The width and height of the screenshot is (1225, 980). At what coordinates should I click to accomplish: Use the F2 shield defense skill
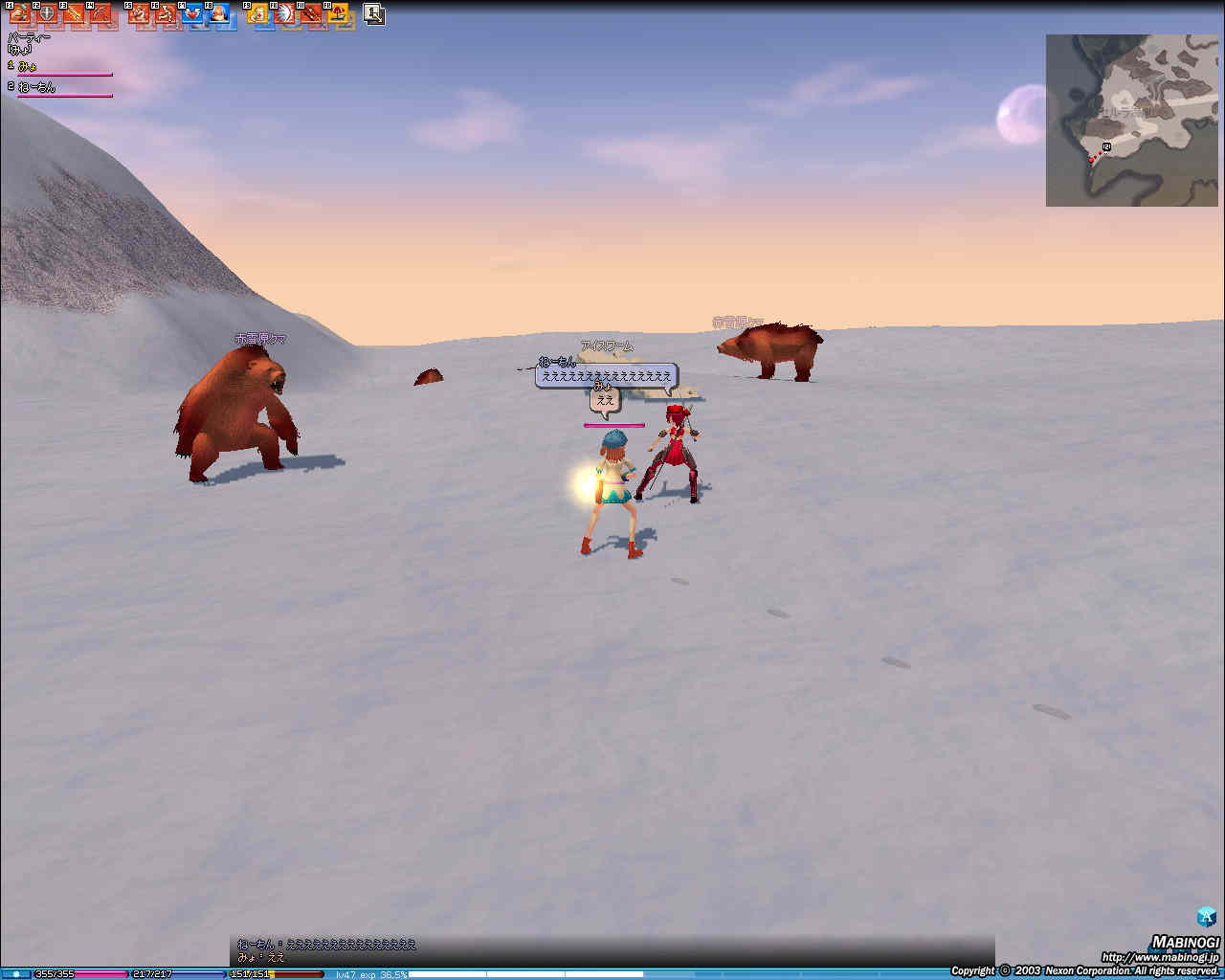pyautogui.click(x=47, y=14)
